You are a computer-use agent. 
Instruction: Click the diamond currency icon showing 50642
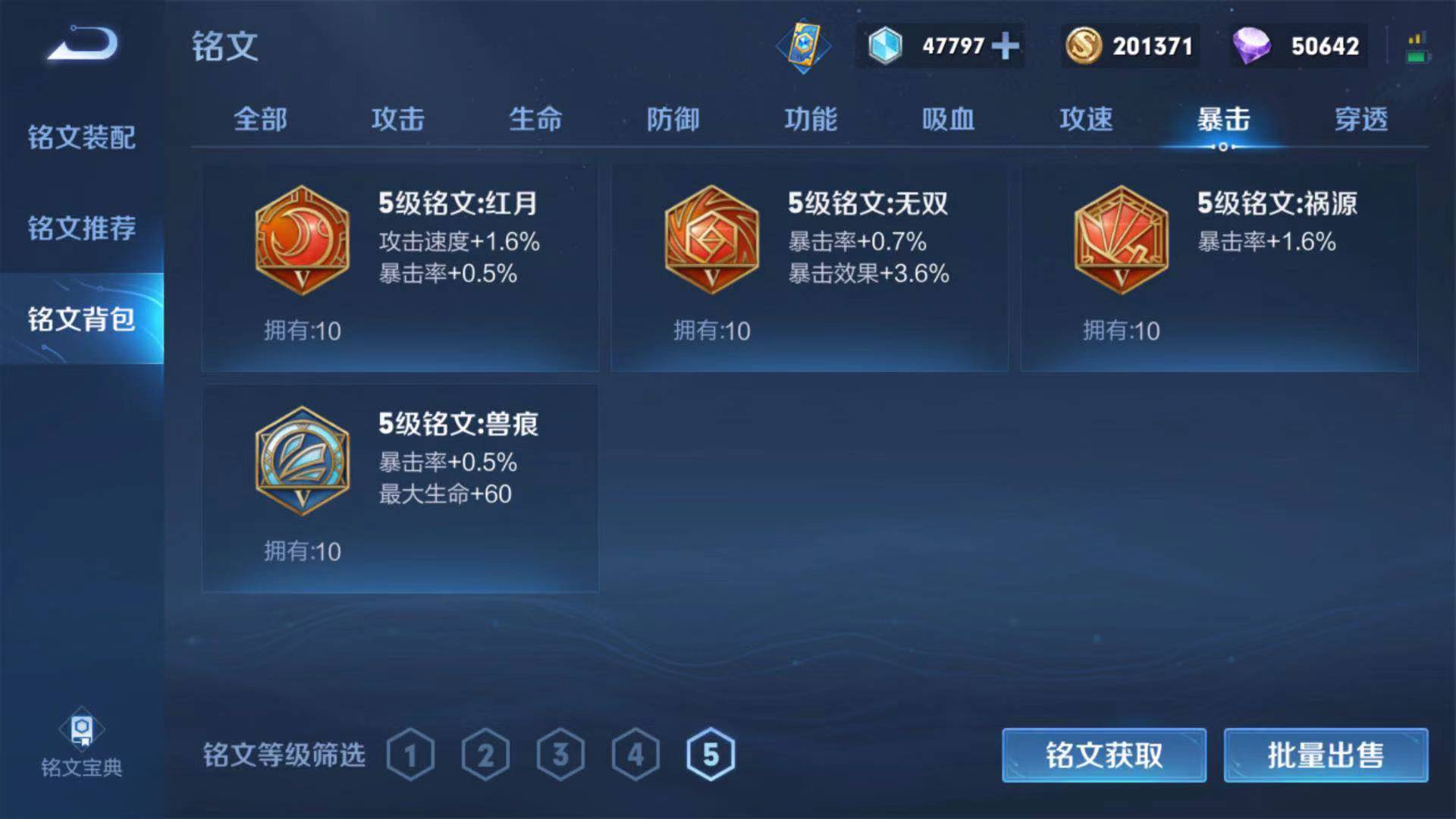pos(1250,45)
